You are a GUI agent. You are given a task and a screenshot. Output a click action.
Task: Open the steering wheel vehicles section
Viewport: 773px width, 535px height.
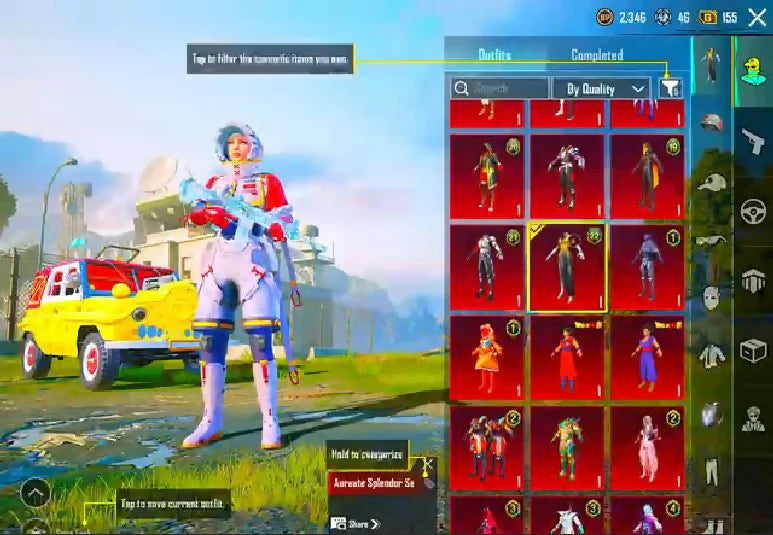pos(753,212)
